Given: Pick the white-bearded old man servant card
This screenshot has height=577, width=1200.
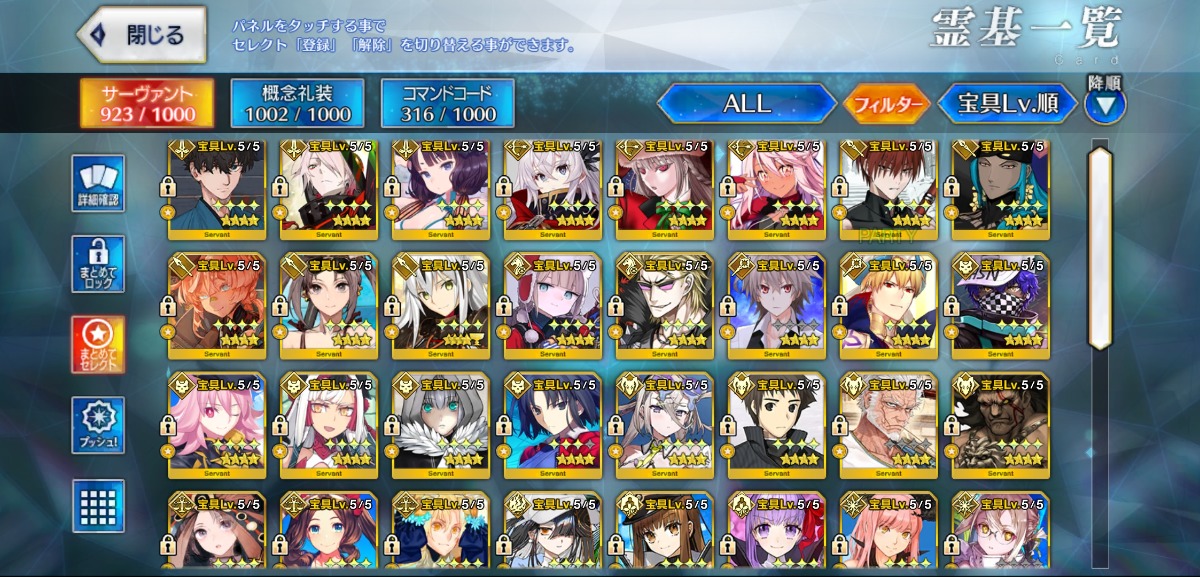Looking at the screenshot, I should 889,421.
